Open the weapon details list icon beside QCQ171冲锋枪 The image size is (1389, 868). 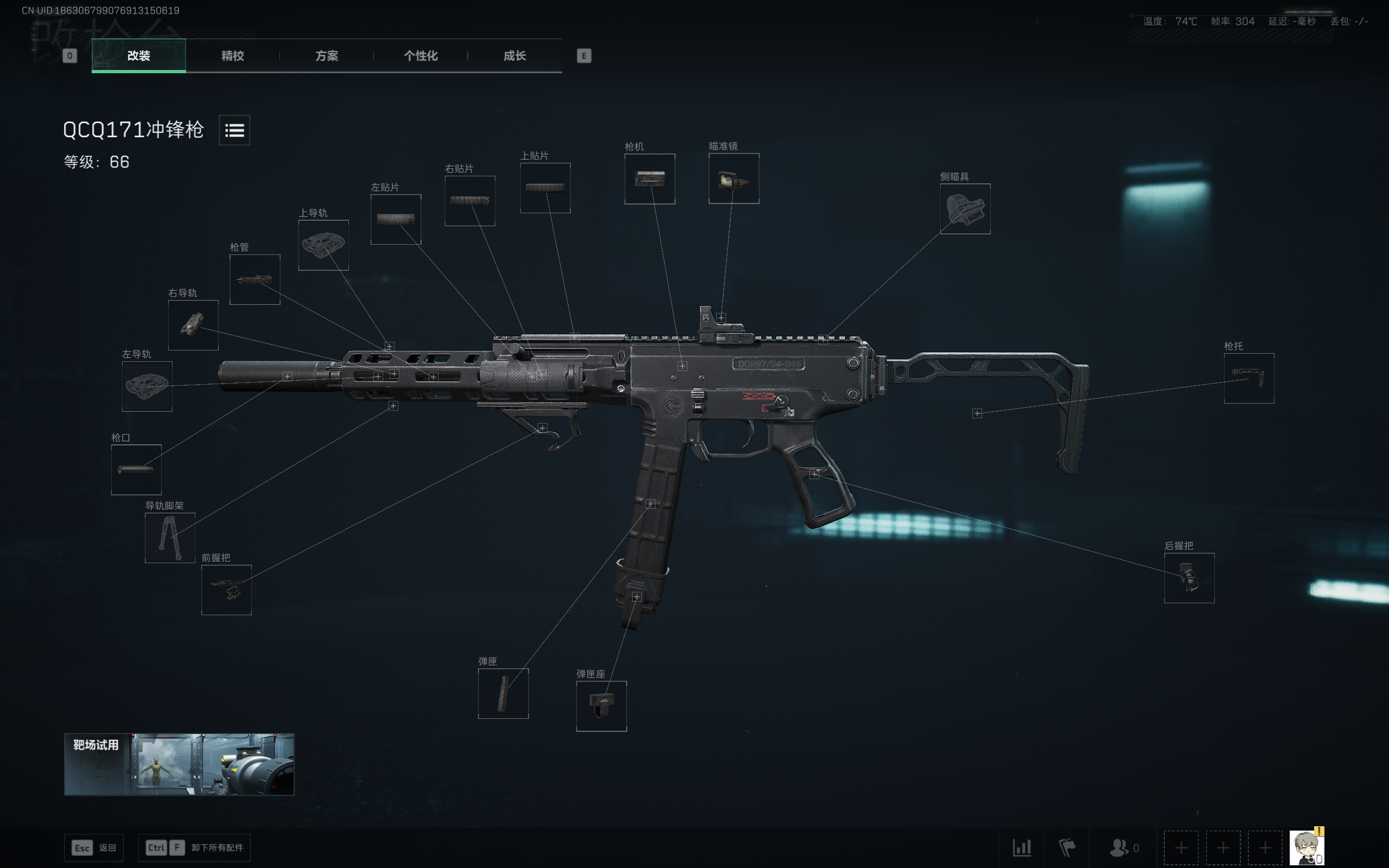point(234,130)
